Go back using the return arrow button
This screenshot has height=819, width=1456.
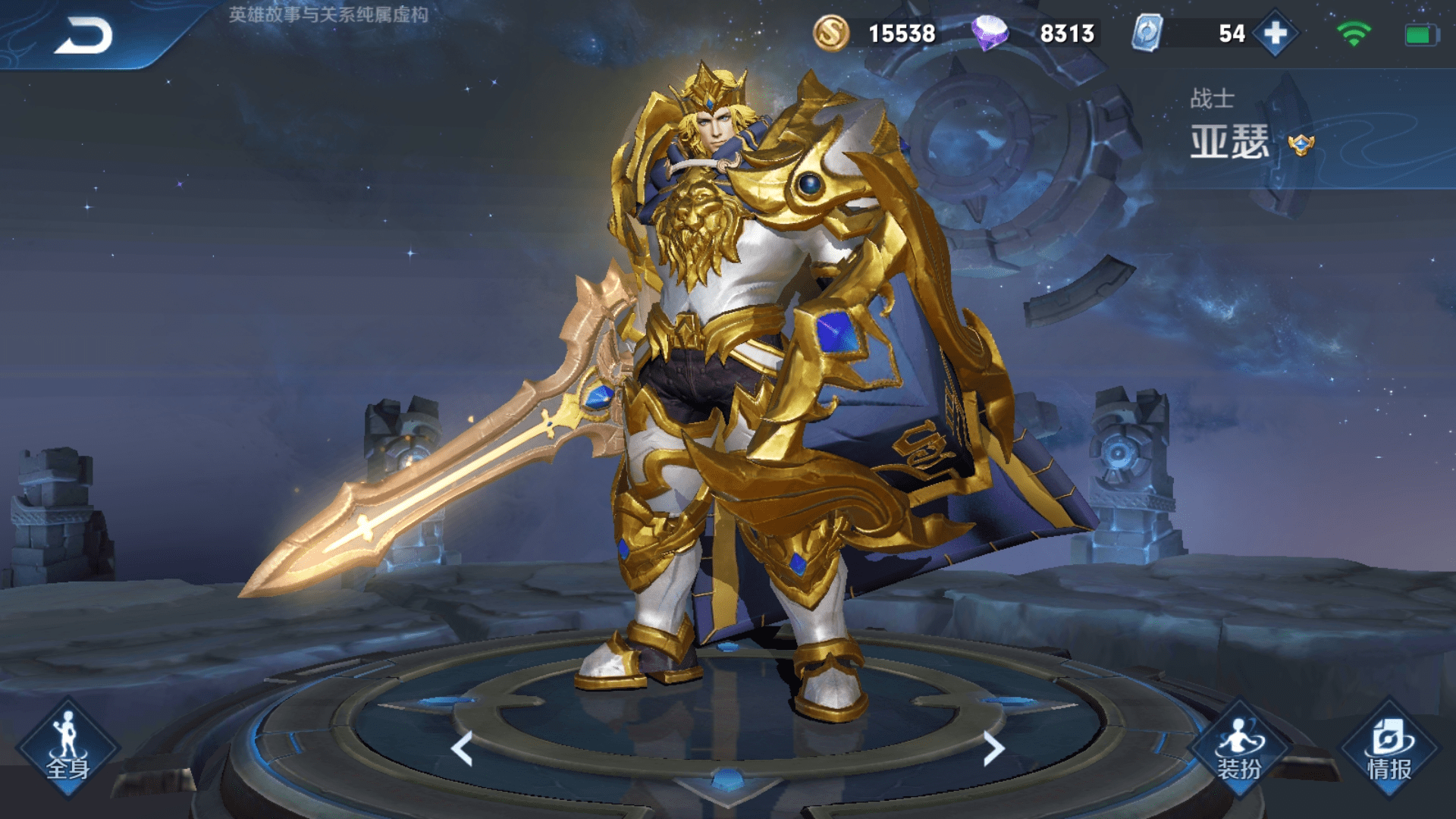(83, 36)
